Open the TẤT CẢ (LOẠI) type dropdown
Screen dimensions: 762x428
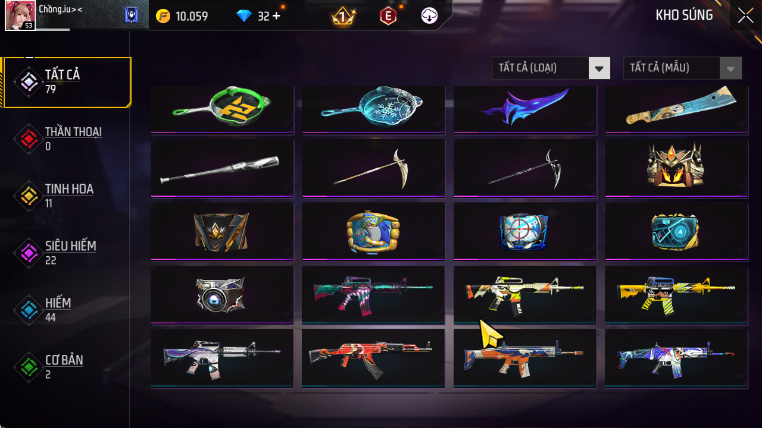(552, 68)
